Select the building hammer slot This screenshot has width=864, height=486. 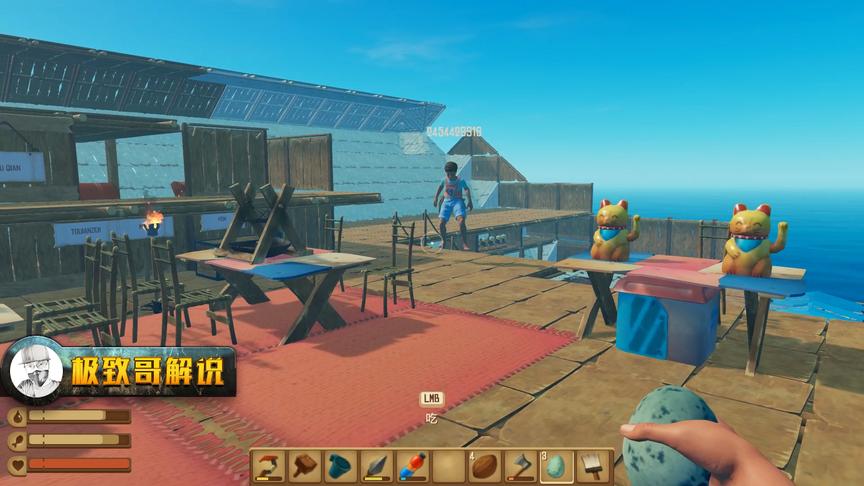(x=305, y=466)
